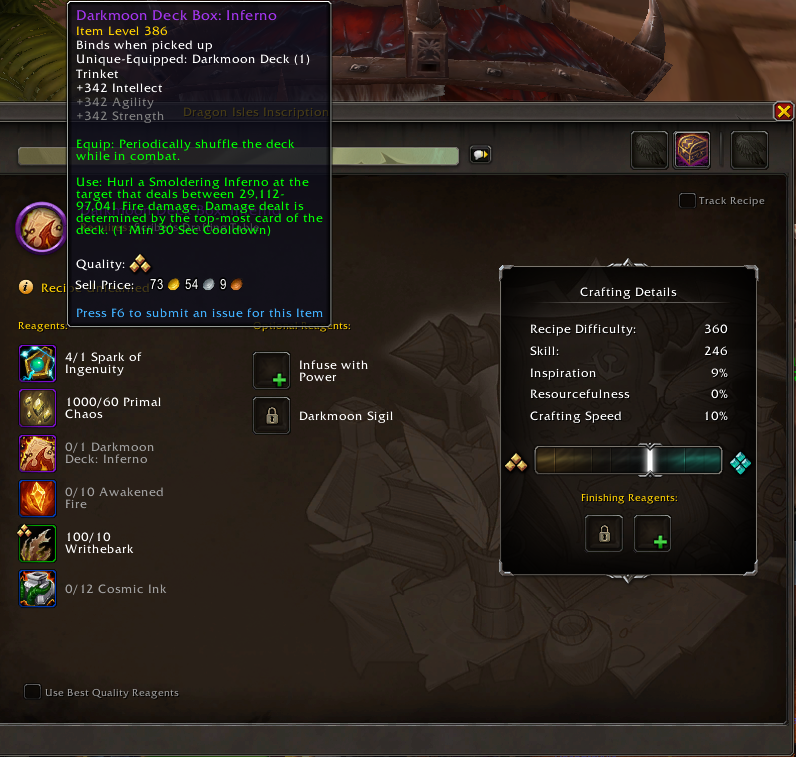Click the Darkmoon Deck Box chest icon
The height and width of the screenshot is (757, 796).
point(692,150)
